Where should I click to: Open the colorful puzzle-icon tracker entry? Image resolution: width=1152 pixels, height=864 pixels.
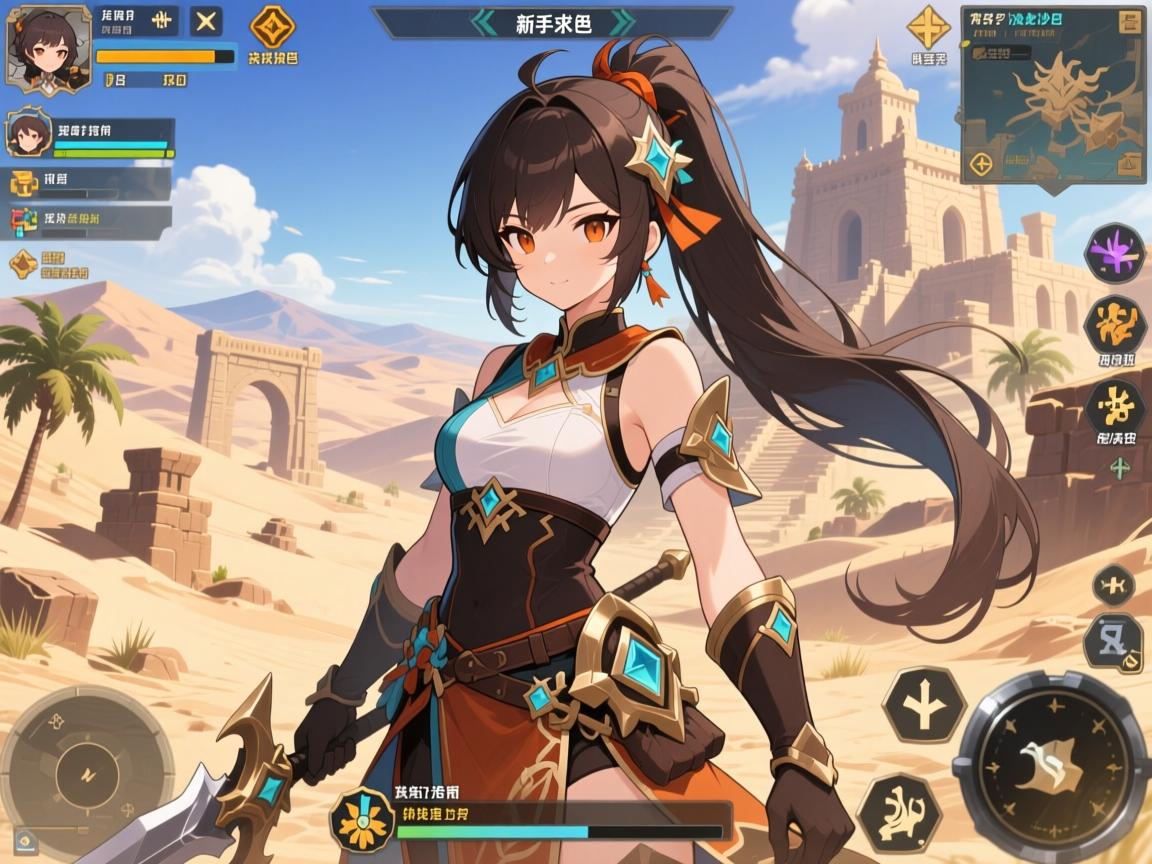coord(25,220)
